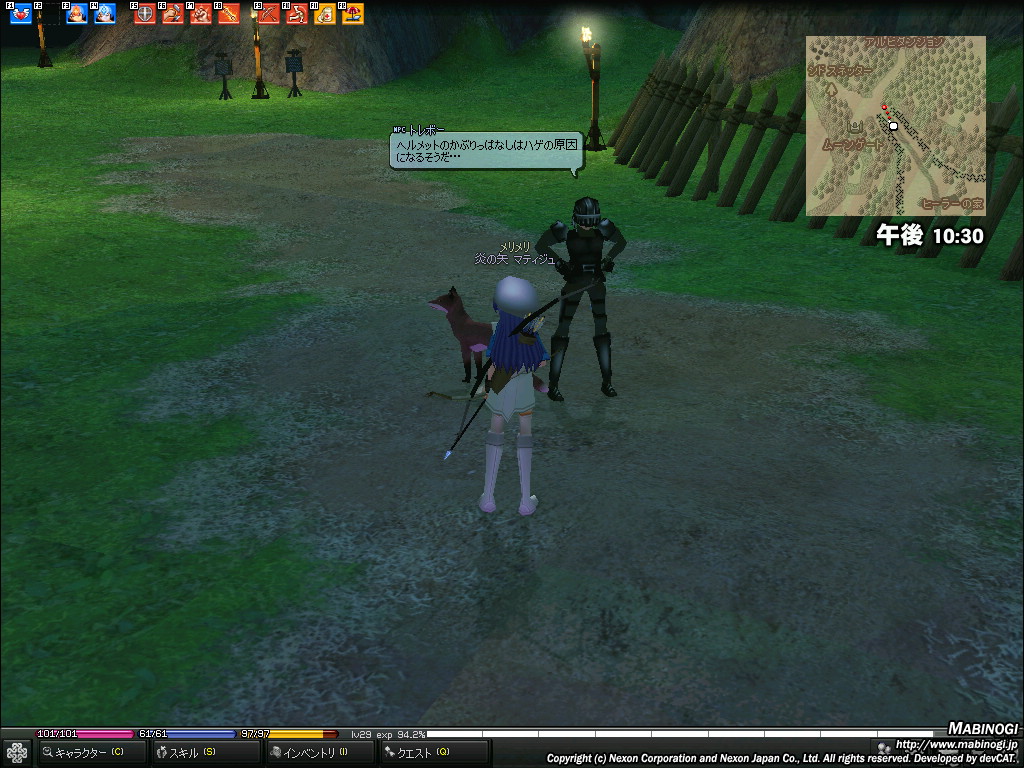Select the ムーンゲート marker on the minimap
Screen dimensions: 1024x768
click(x=855, y=131)
